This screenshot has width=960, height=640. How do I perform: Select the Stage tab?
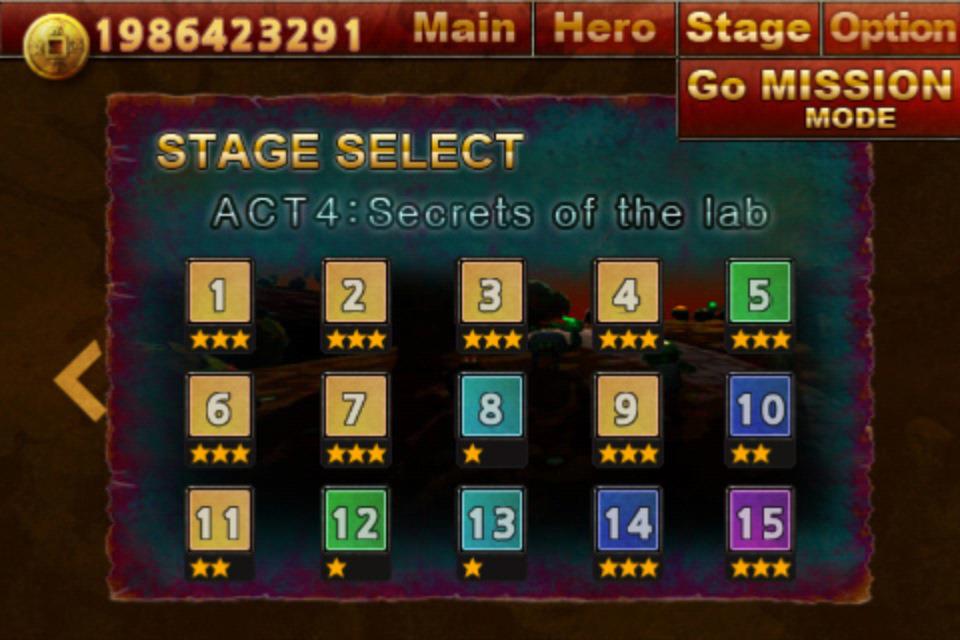(x=749, y=29)
